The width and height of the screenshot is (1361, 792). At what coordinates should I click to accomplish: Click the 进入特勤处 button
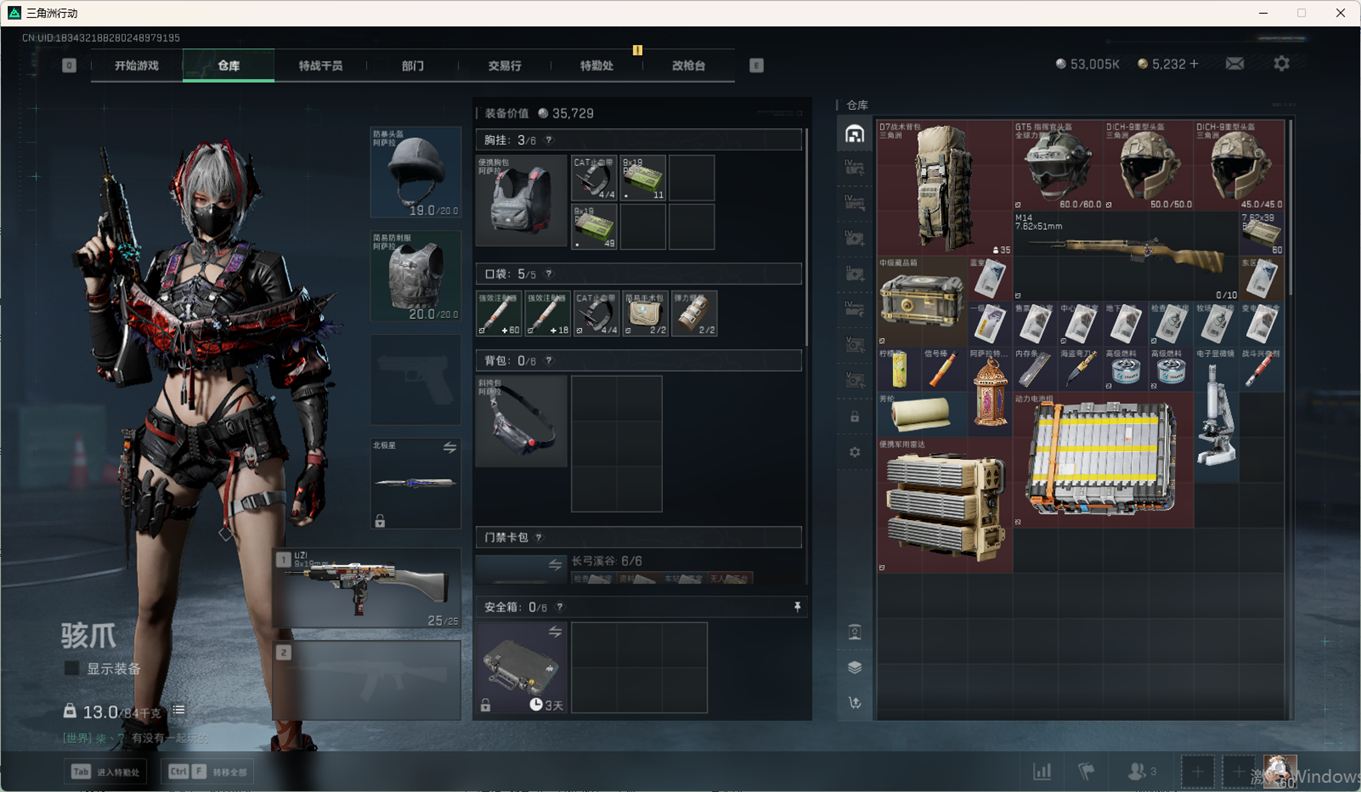click(106, 771)
